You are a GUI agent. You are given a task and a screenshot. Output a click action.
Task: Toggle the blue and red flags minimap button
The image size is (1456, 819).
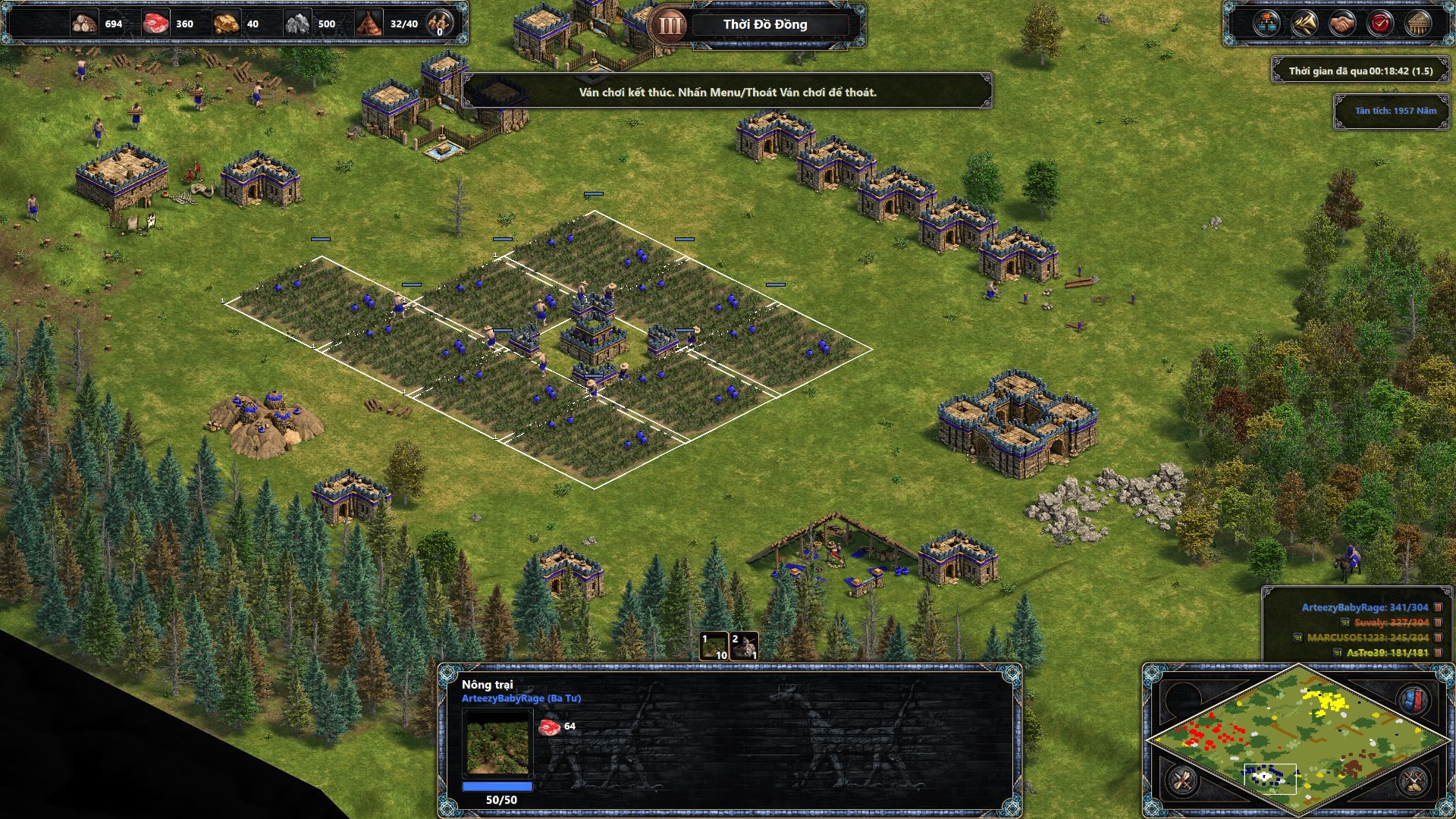(1414, 699)
